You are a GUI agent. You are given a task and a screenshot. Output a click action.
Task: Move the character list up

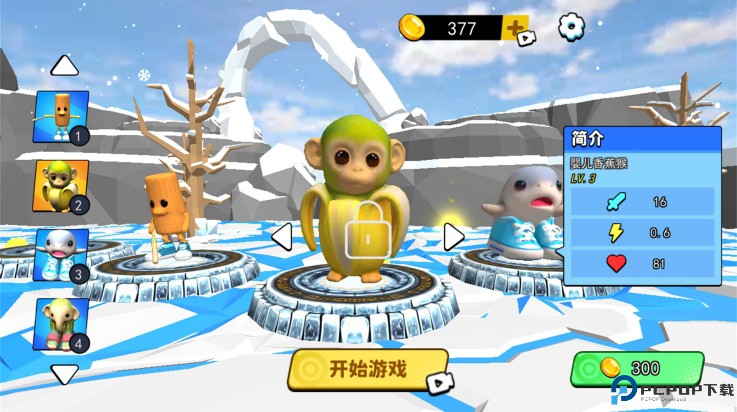[x=65, y=66]
